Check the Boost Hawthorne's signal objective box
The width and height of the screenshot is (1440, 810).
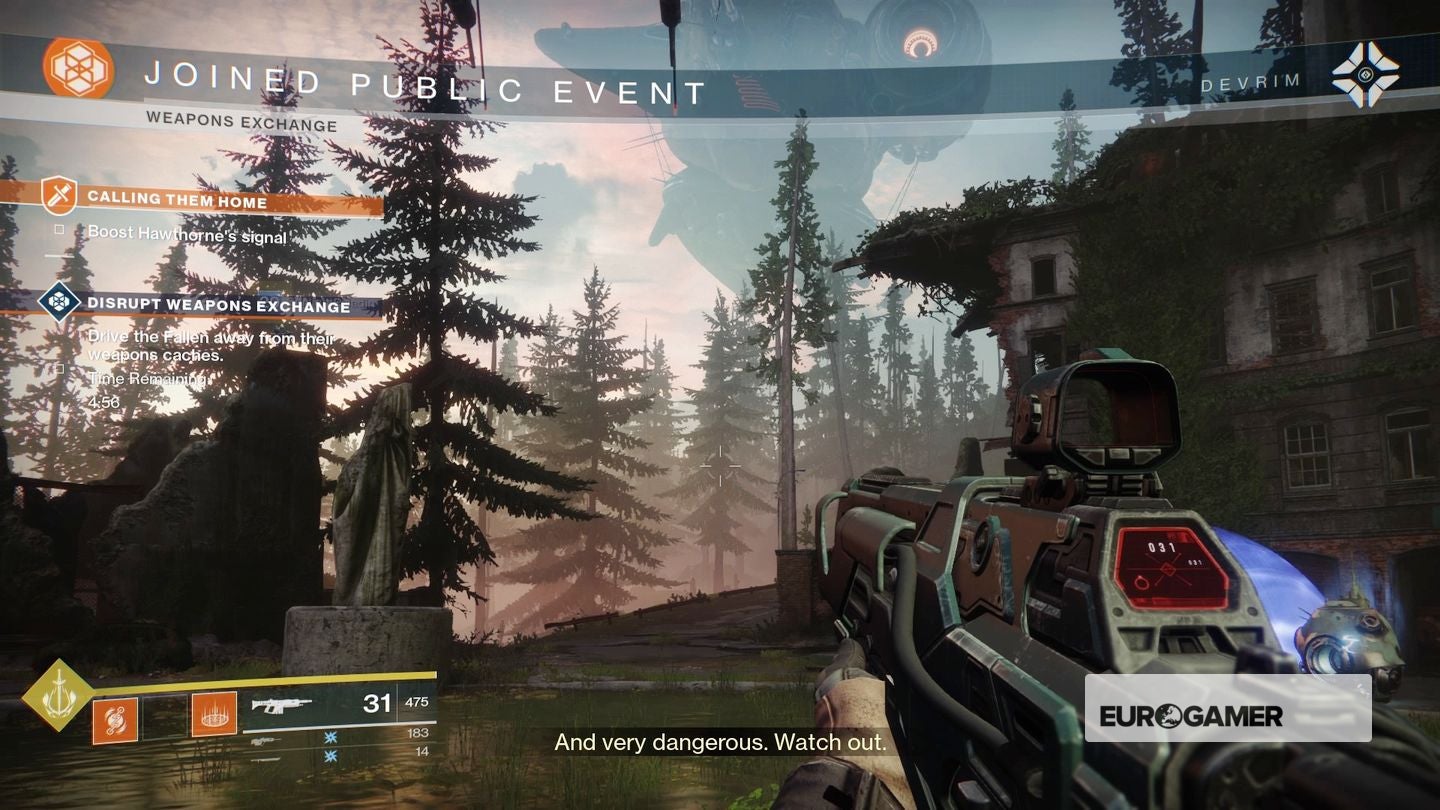[x=59, y=229]
